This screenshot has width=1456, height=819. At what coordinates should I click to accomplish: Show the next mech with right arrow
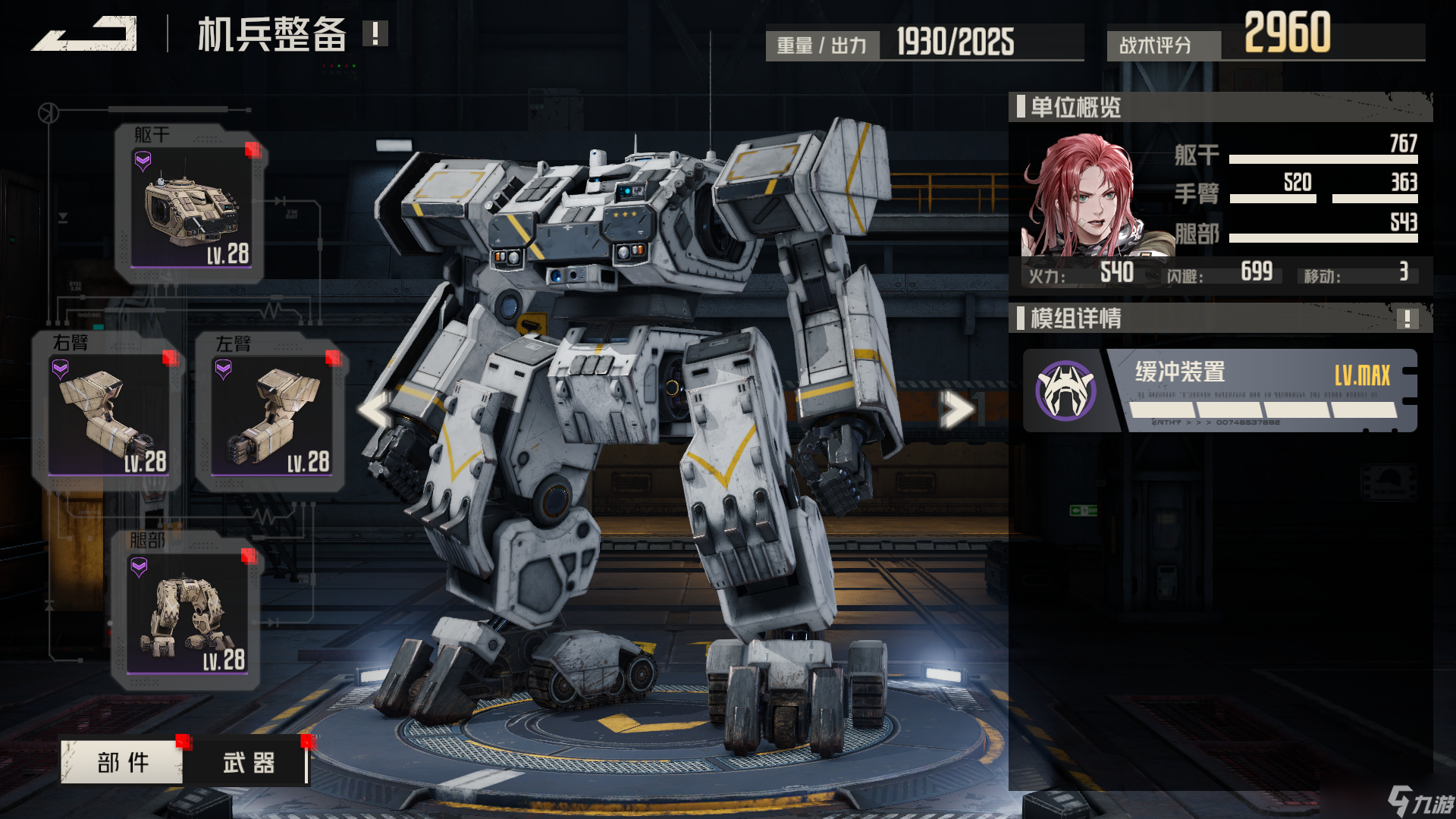point(955,410)
